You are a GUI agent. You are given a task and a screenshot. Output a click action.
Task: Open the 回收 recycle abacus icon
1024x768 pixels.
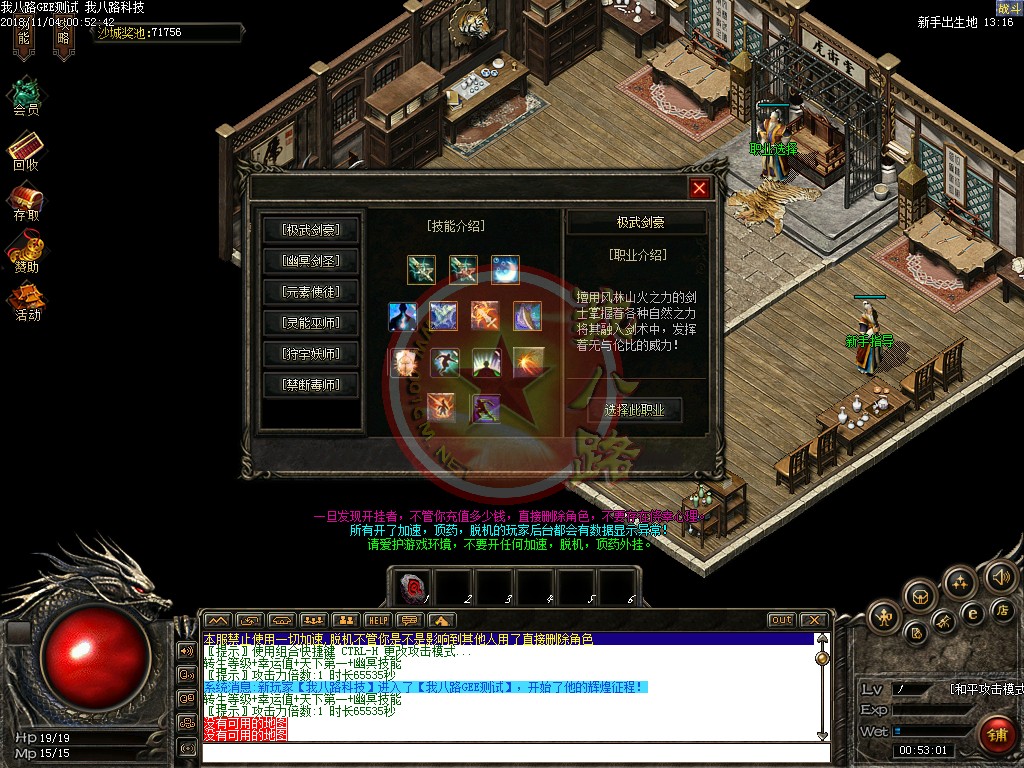(x=26, y=149)
